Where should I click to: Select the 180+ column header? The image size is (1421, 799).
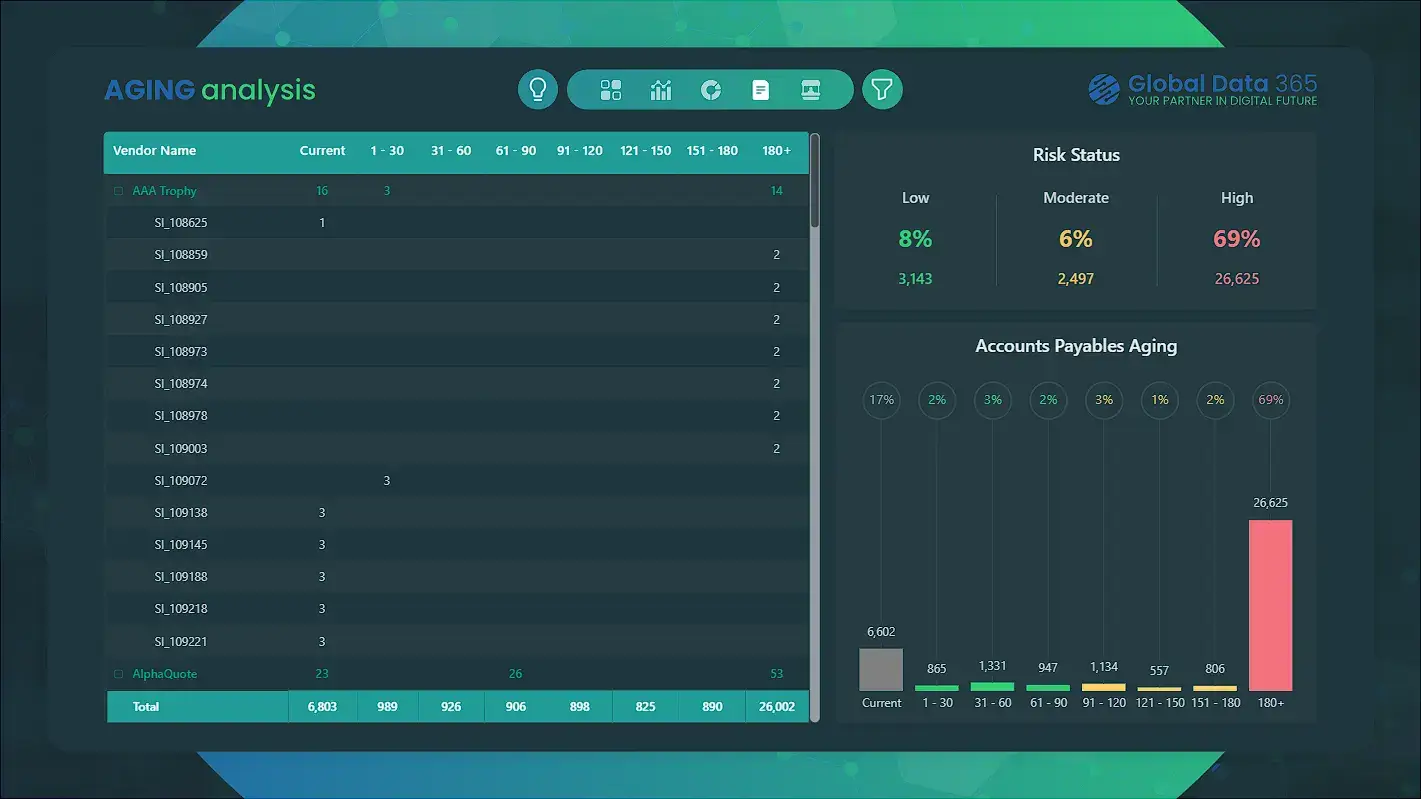coord(777,151)
